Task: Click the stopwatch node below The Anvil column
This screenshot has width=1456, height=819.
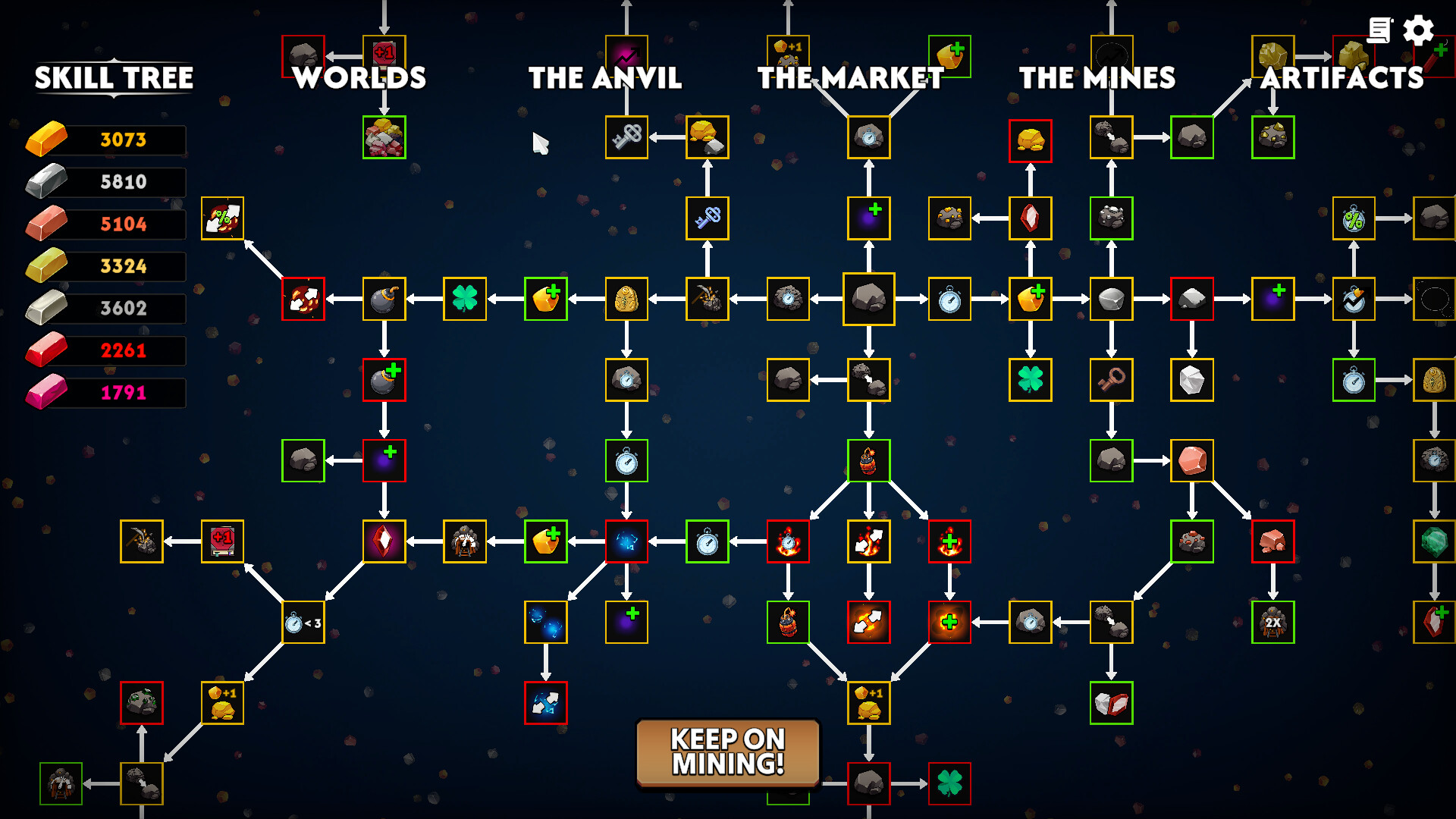Action: (x=626, y=461)
